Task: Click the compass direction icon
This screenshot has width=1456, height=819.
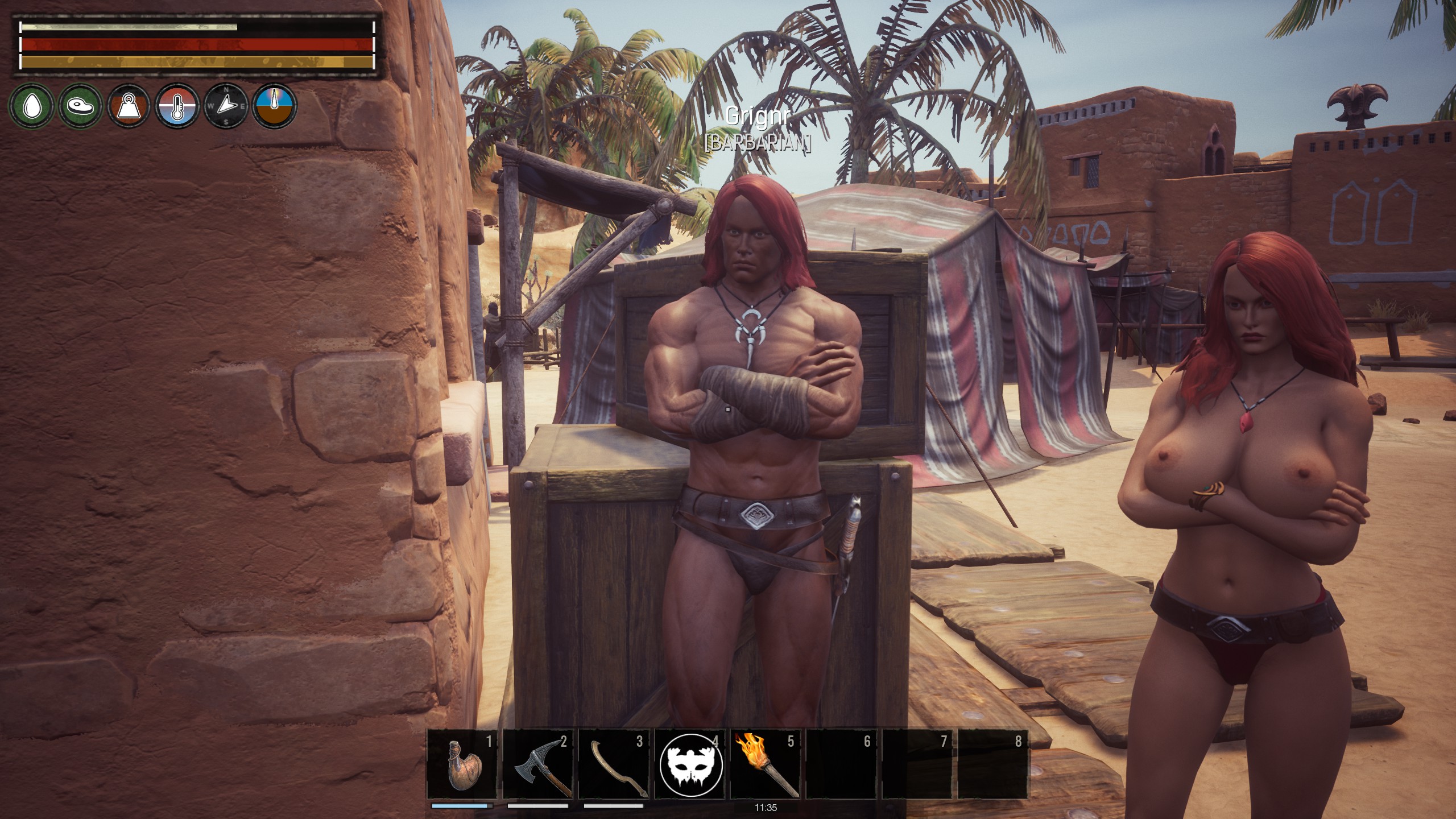Action: (226, 105)
